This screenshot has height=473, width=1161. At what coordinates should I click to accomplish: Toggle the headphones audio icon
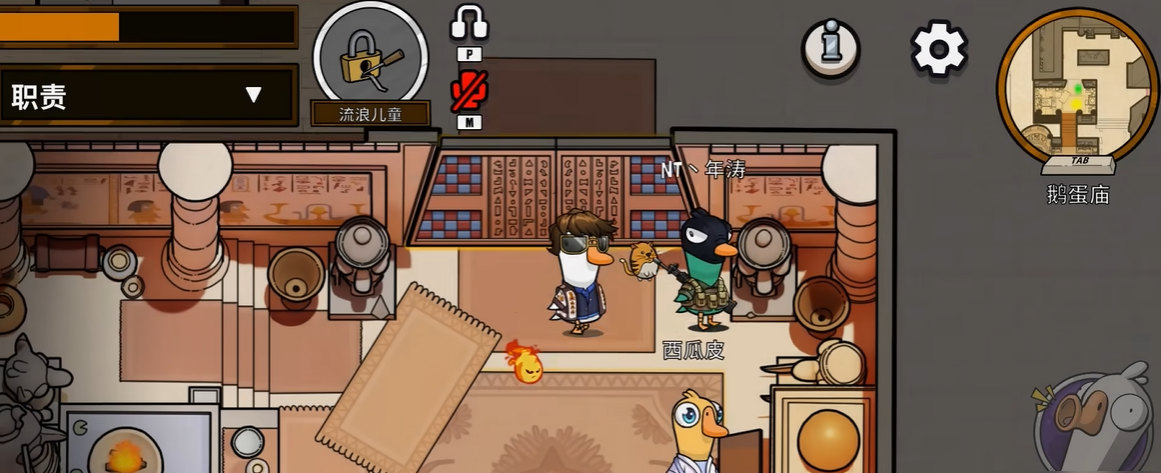pyautogui.click(x=468, y=23)
